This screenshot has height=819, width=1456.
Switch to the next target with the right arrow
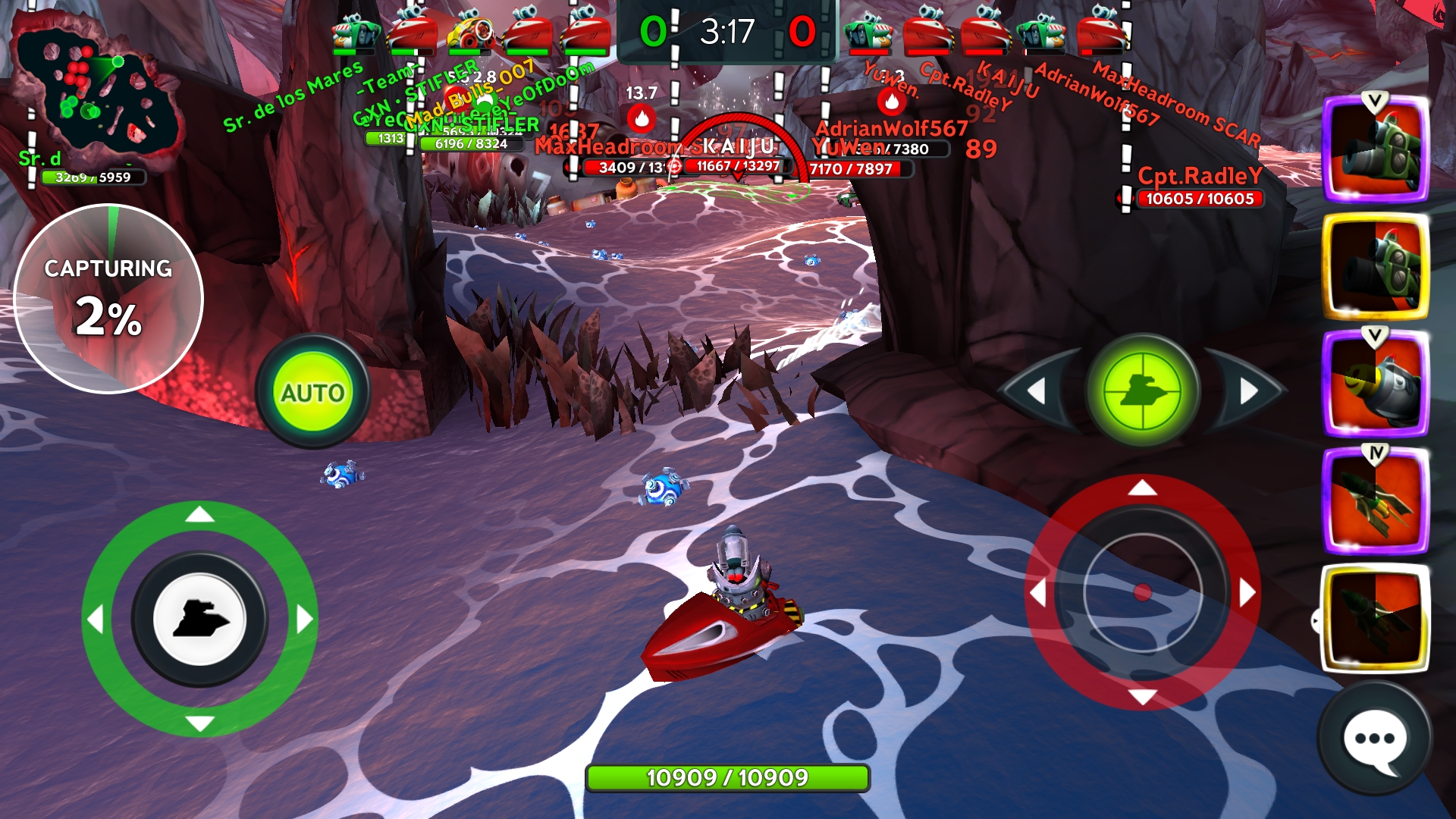tap(1248, 391)
